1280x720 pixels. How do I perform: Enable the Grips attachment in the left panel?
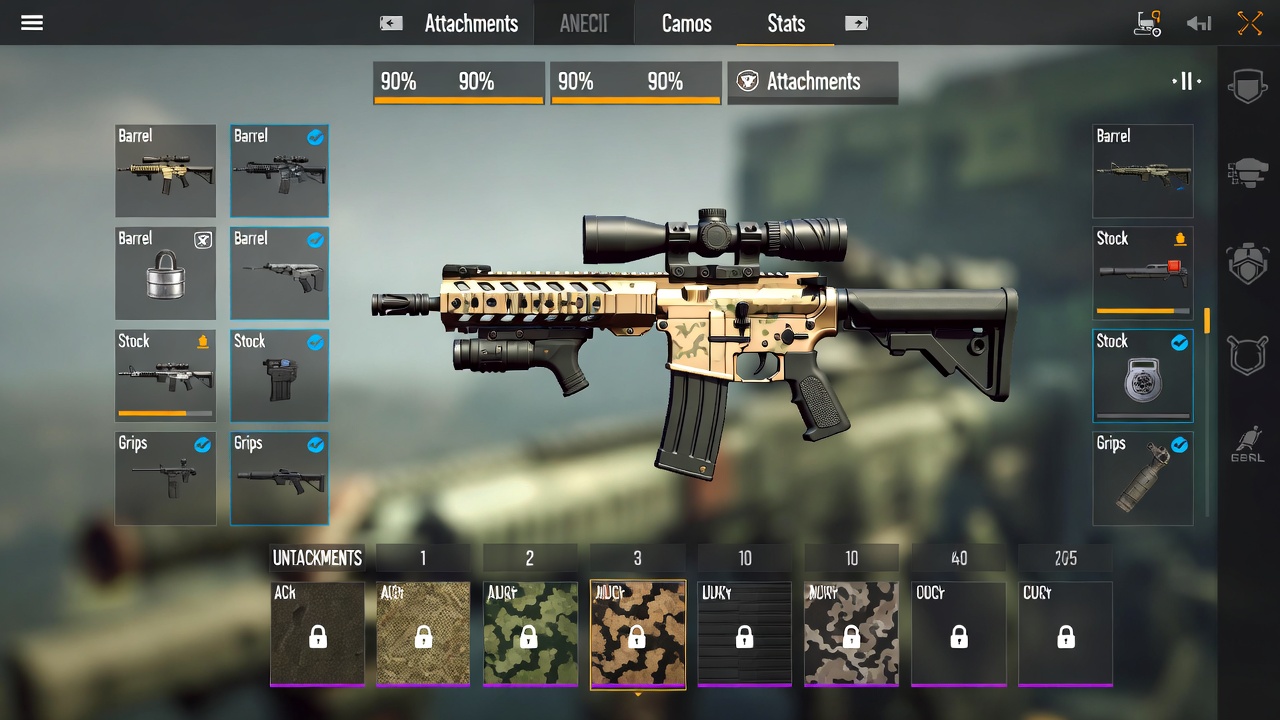tap(279, 478)
